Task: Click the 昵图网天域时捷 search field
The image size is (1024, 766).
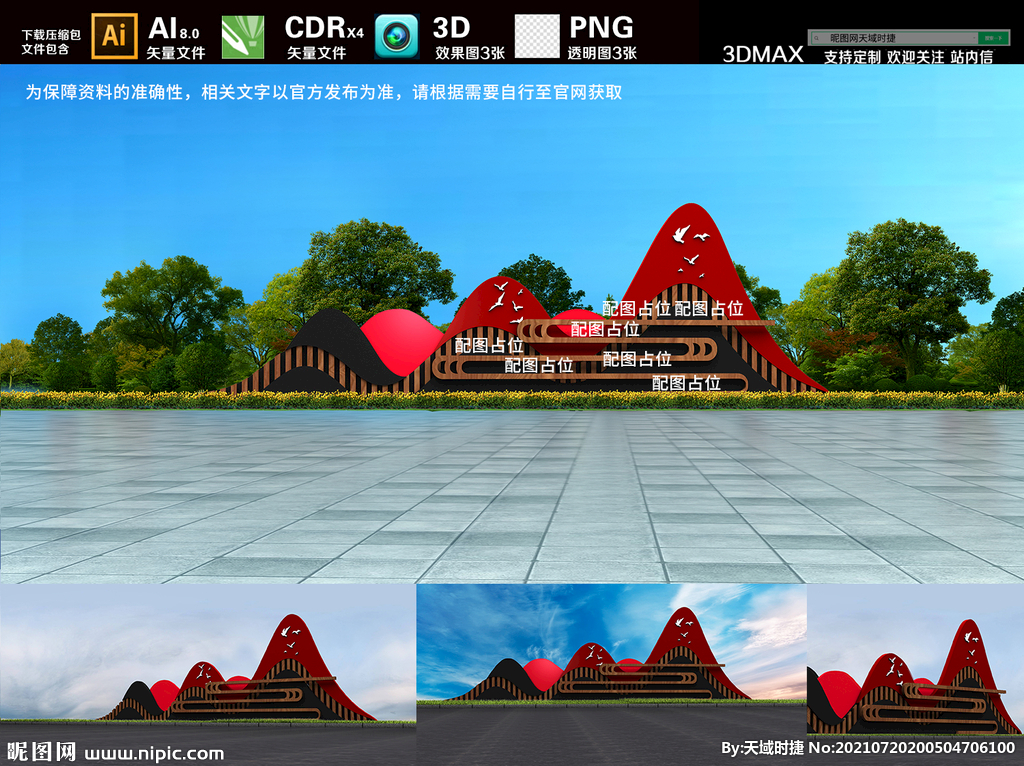Action: tap(880, 38)
